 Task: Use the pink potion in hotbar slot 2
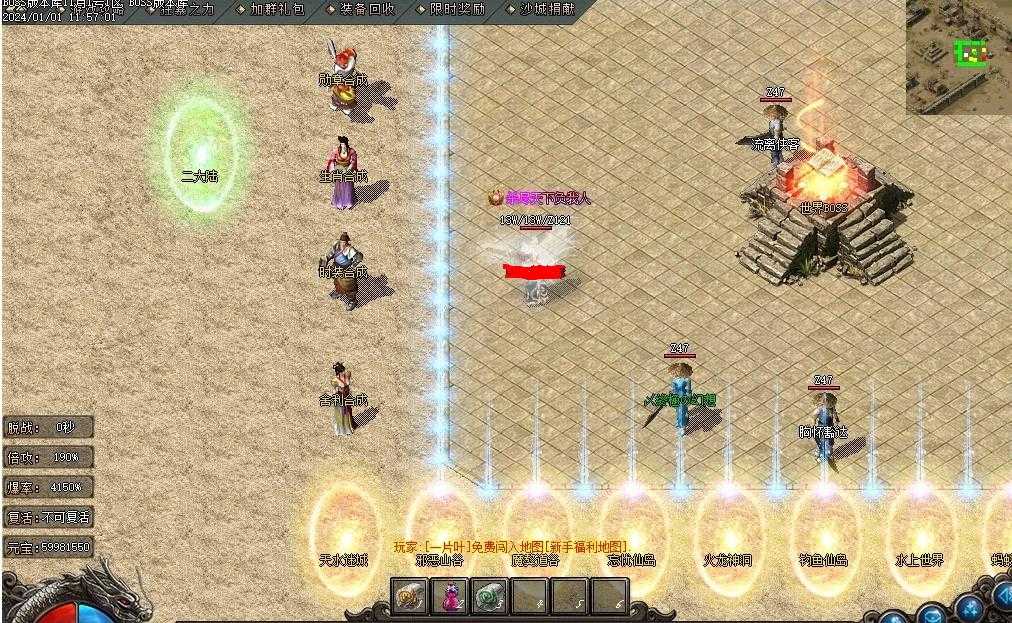pos(450,597)
